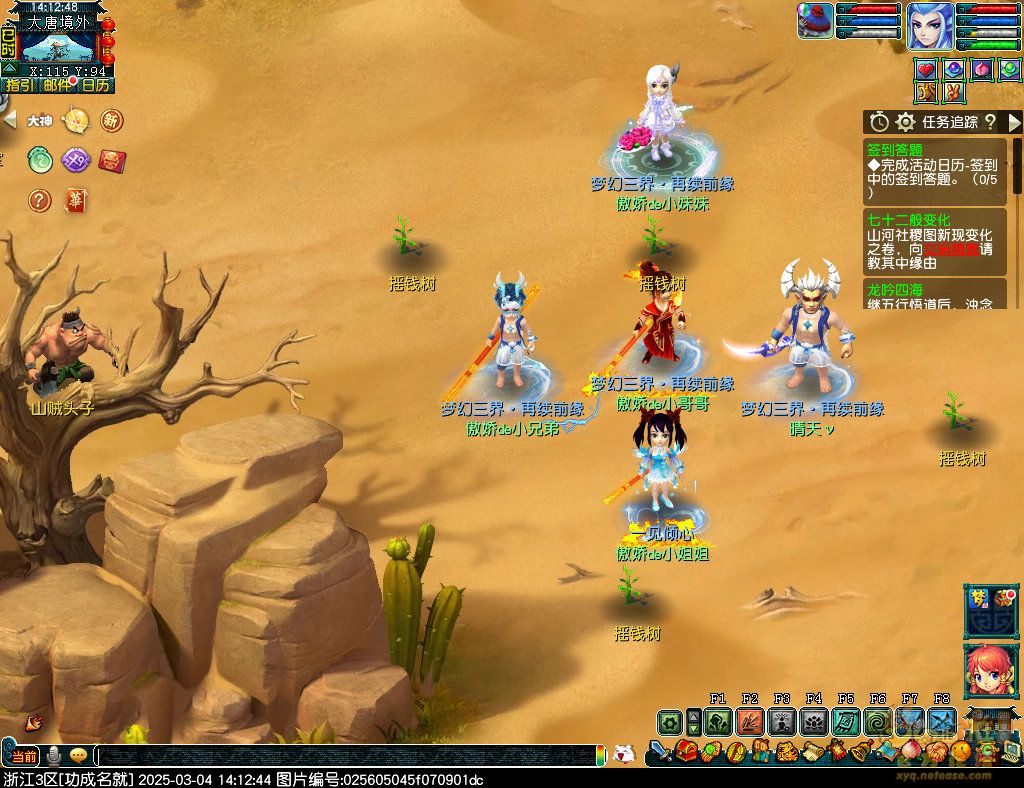The height and width of the screenshot is (788, 1024).
Task: Select the 七十二般变化 quest entry
Action: [909, 220]
